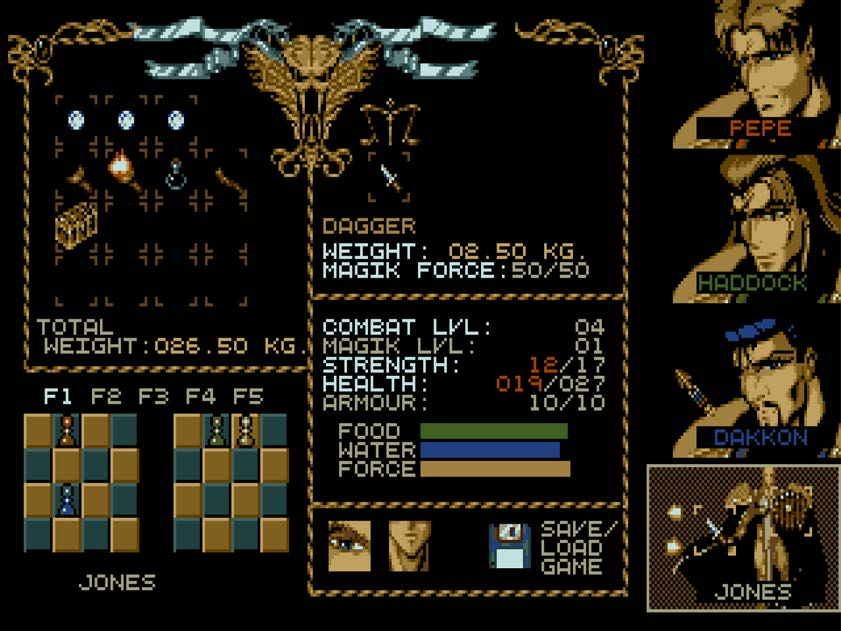This screenshot has width=841, height=631.
Task: Choose the F3 formation
Action: pyautogui.click(x=153, y=397)
